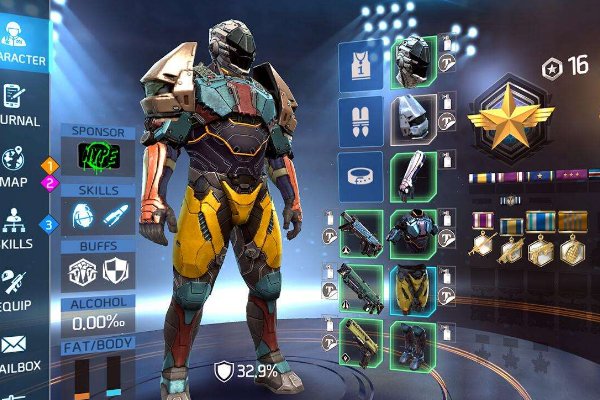Pick the yellow leg armor slot

410,291
